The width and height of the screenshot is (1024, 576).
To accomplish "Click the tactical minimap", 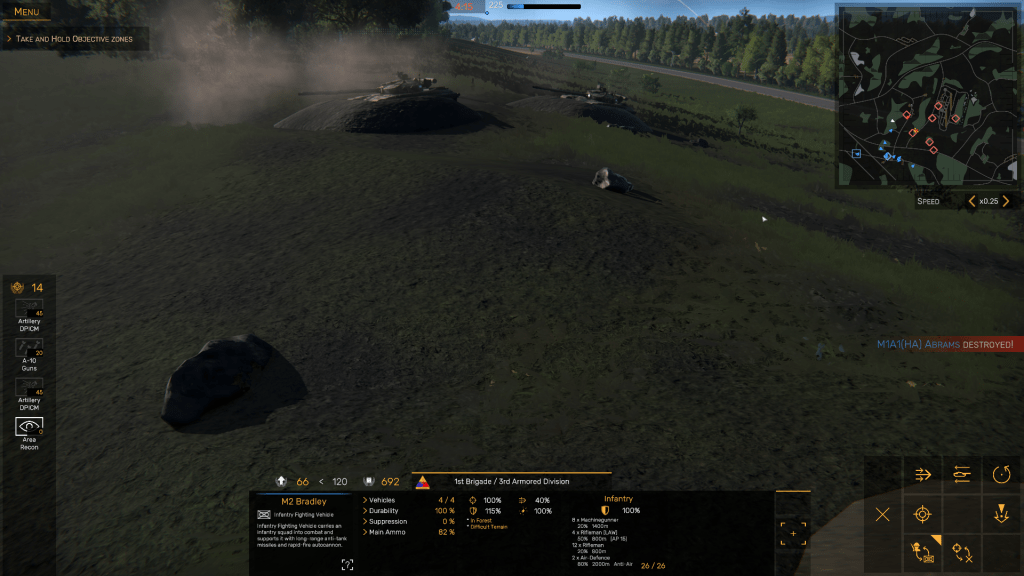I will [927, 96].
